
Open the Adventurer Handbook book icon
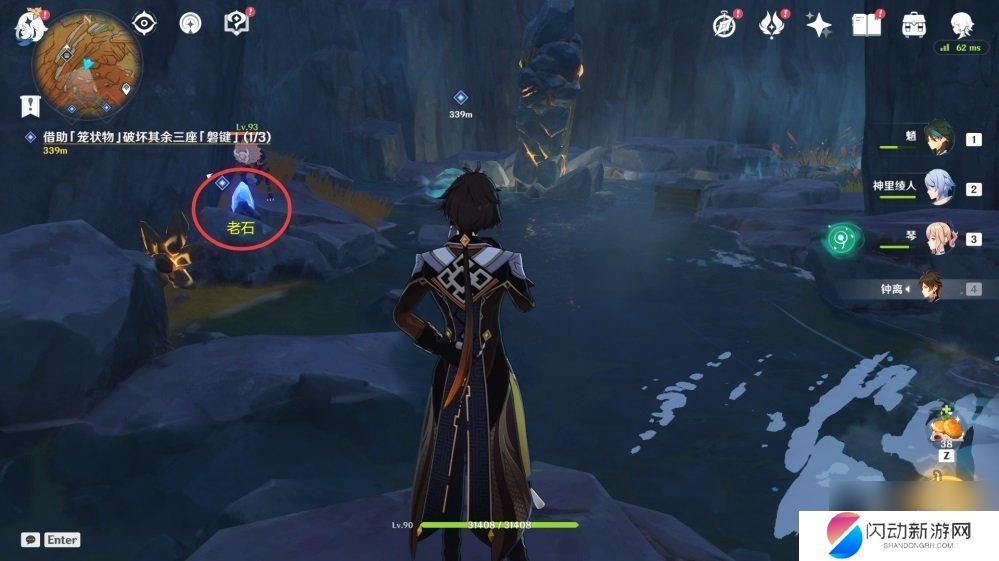tap(865, 24)
